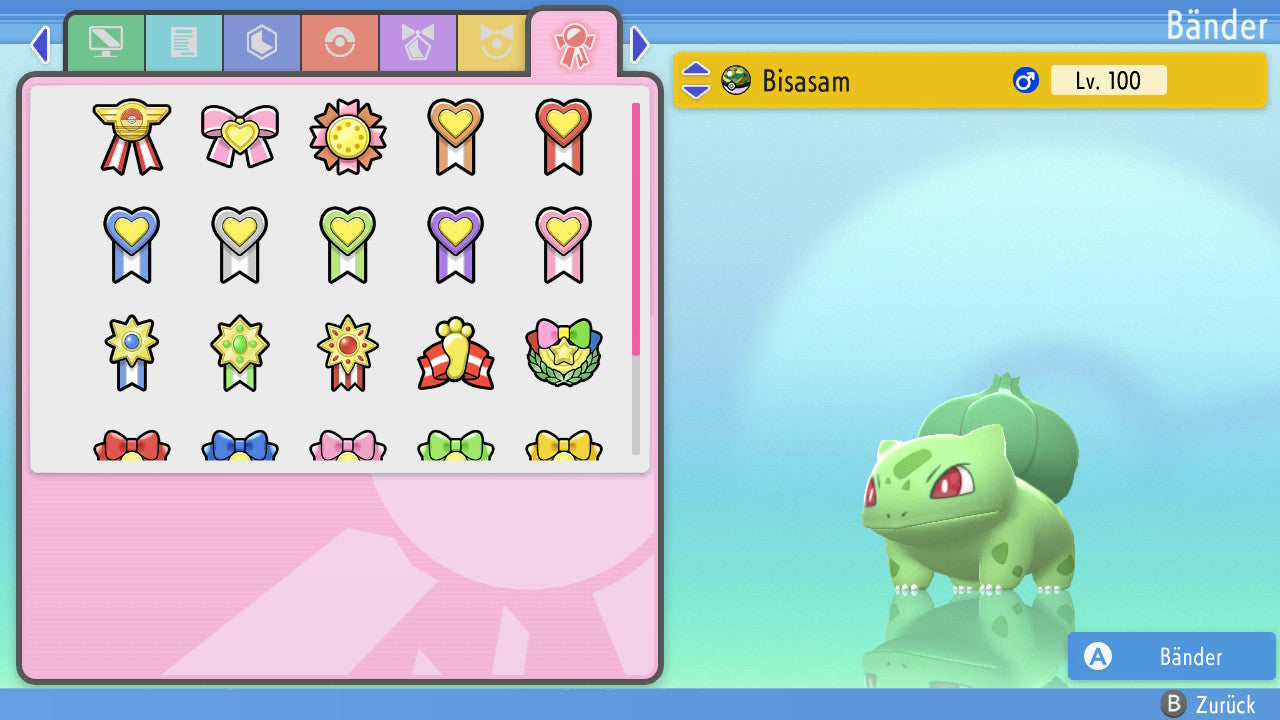
Task: Switch to the green monitor summary tab
Action: 105,43
